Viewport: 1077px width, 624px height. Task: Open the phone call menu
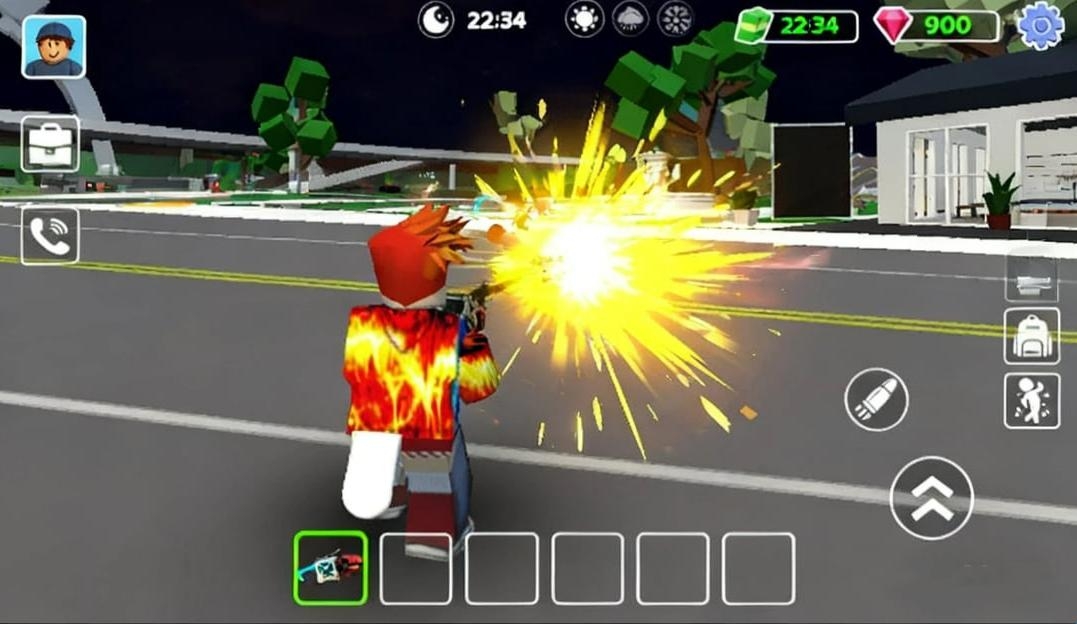[x=50, y=235]
